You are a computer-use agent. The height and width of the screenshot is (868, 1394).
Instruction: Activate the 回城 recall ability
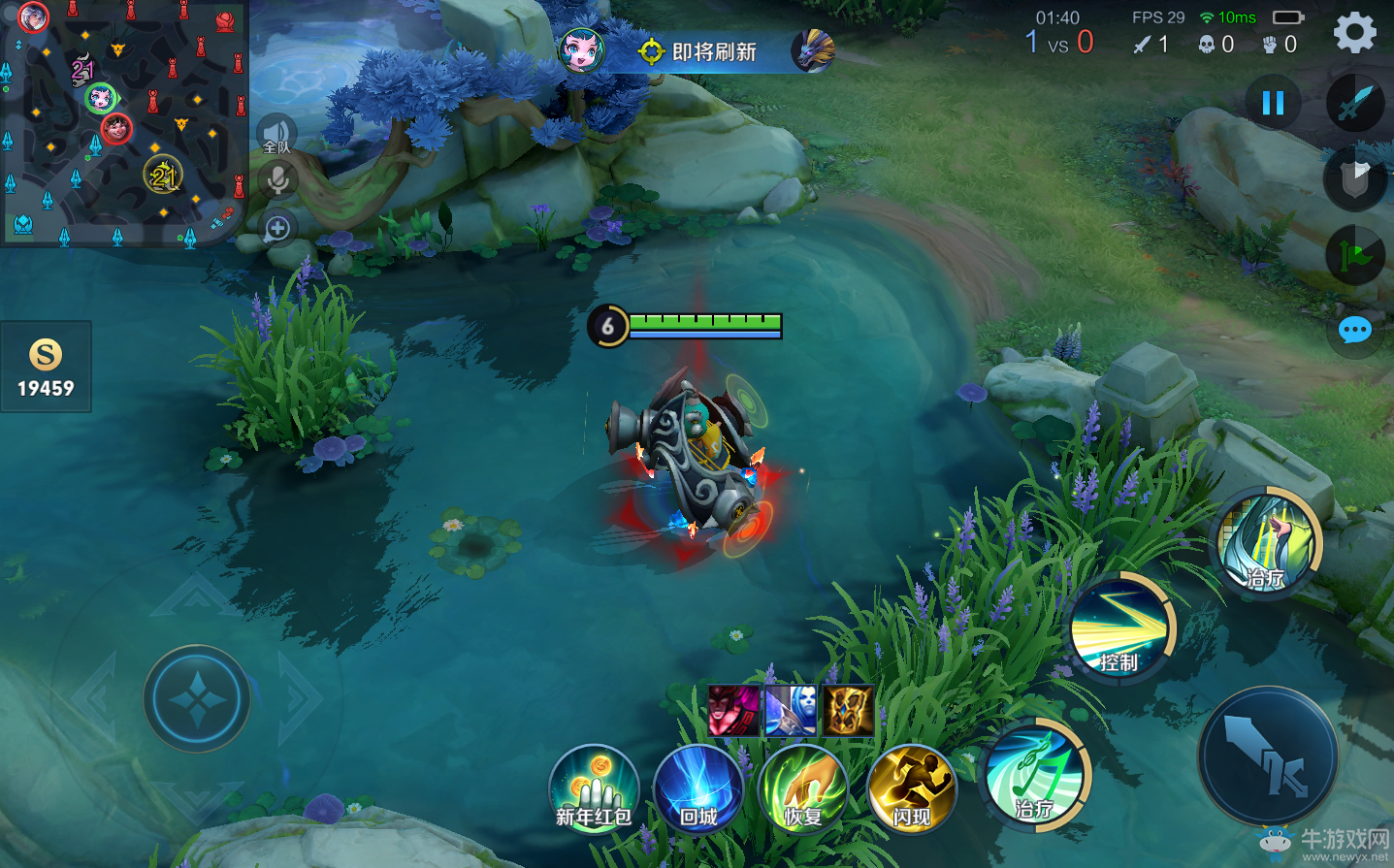point(698,788)
